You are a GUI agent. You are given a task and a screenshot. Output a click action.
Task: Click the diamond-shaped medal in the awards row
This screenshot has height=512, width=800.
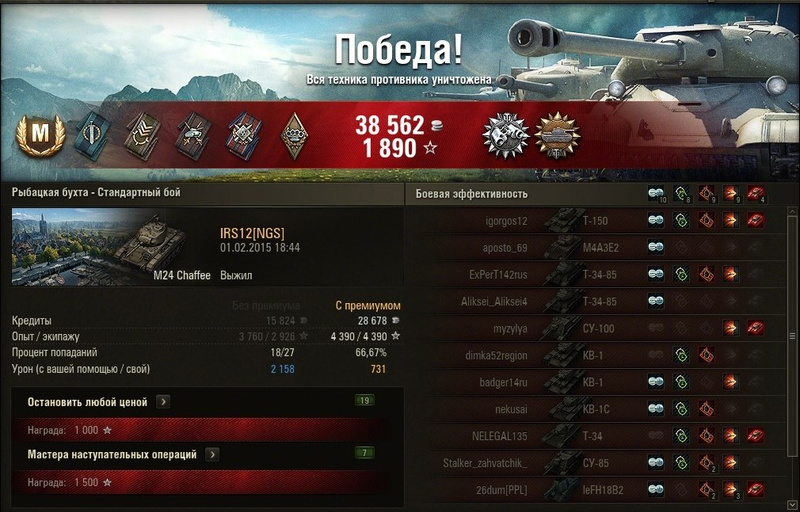pyautogui.click(x=294, y=134)
